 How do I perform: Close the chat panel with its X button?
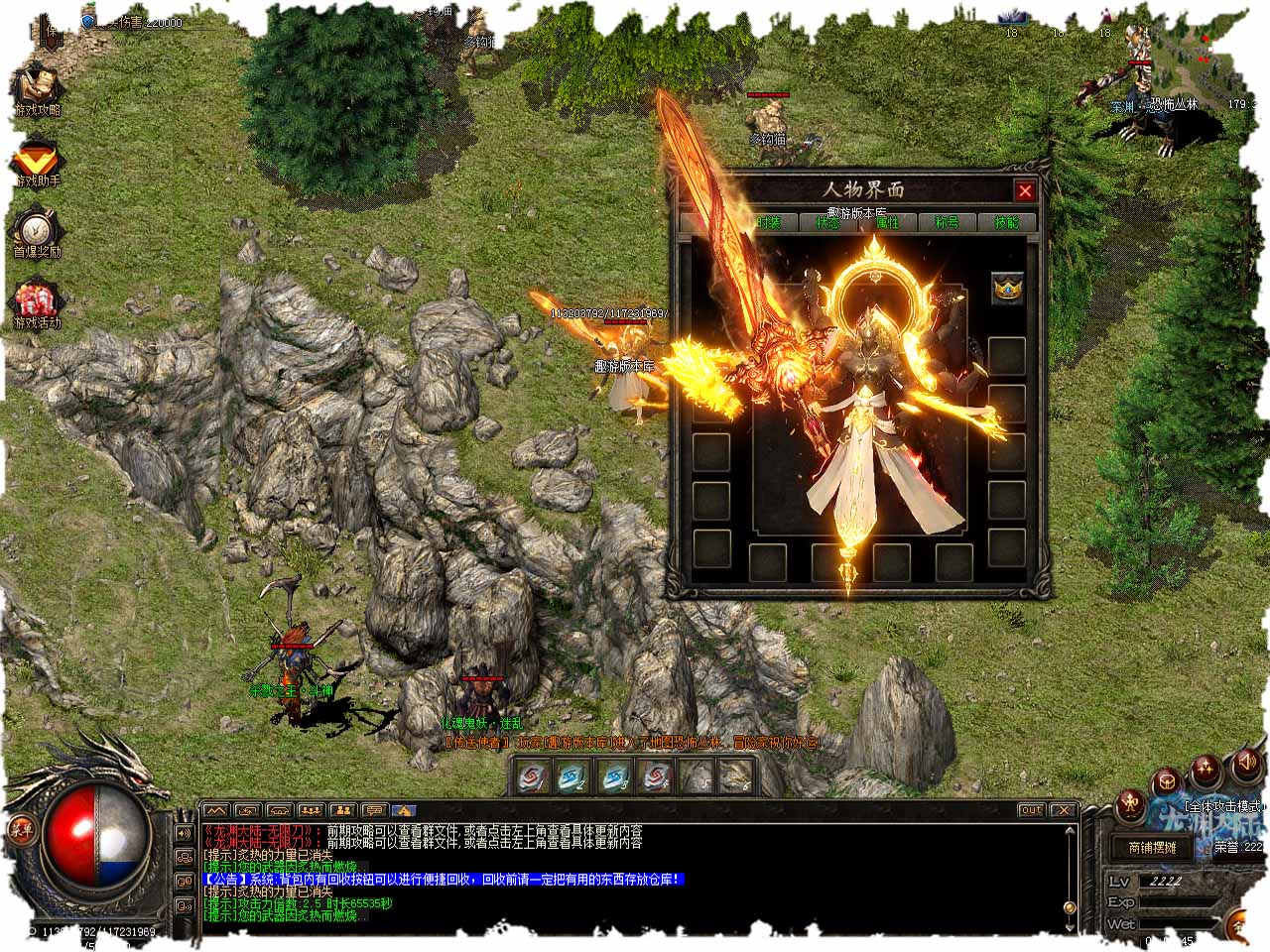coord(1063,810)
